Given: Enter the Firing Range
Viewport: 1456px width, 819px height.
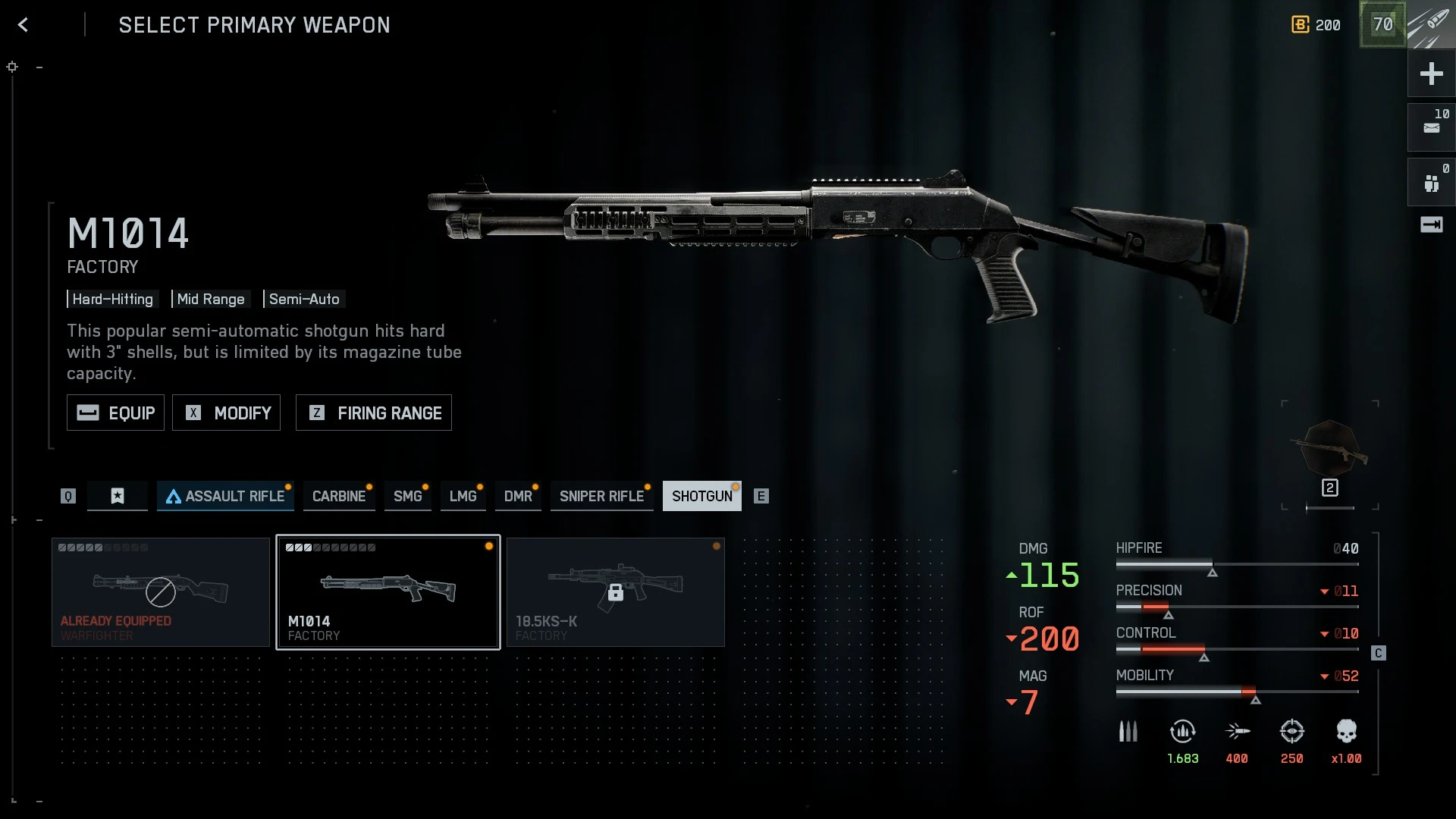Looking at the screenshot, I should [x=373, y=413].
